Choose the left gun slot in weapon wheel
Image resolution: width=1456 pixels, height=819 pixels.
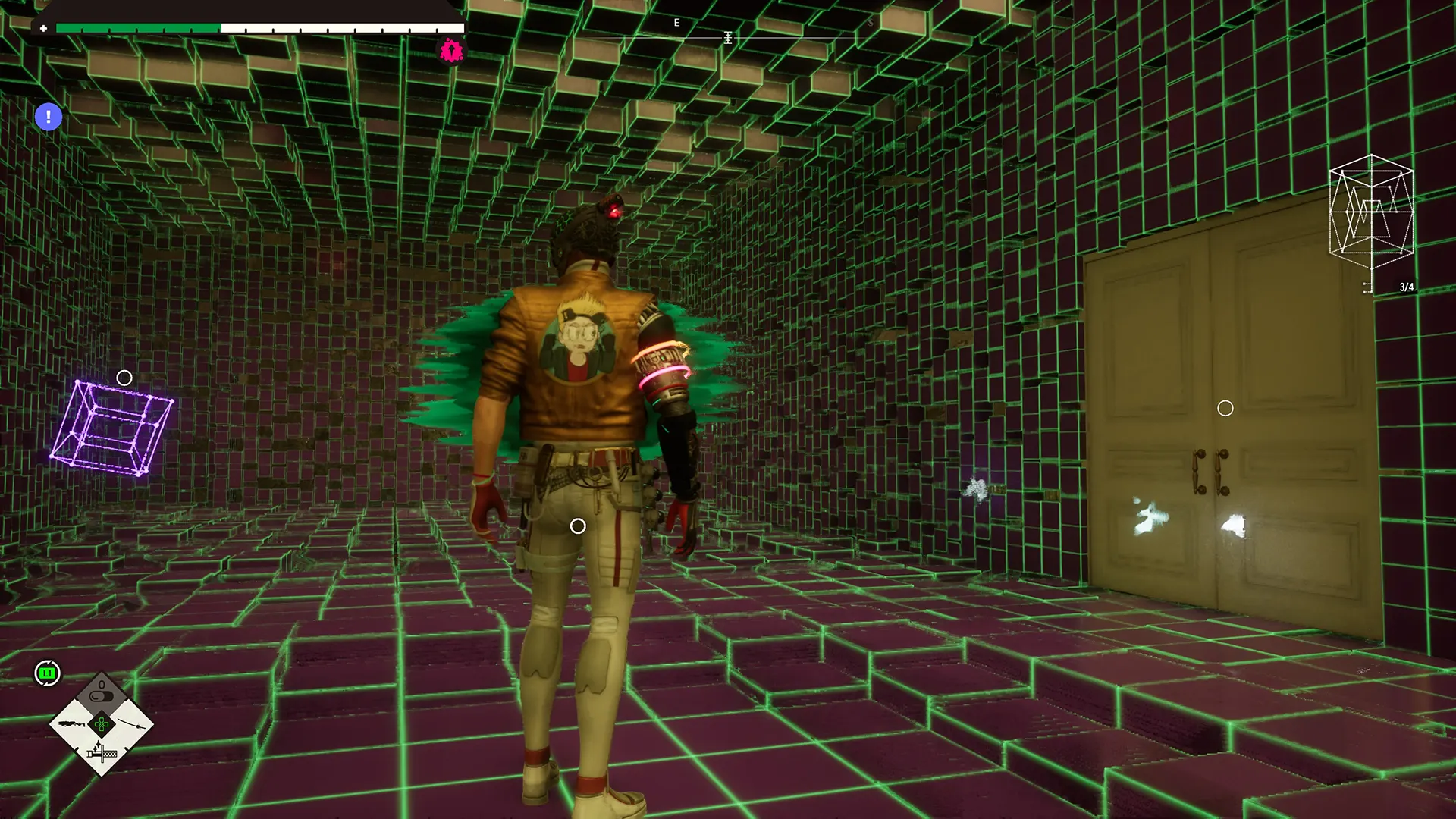tap(73, 724)
